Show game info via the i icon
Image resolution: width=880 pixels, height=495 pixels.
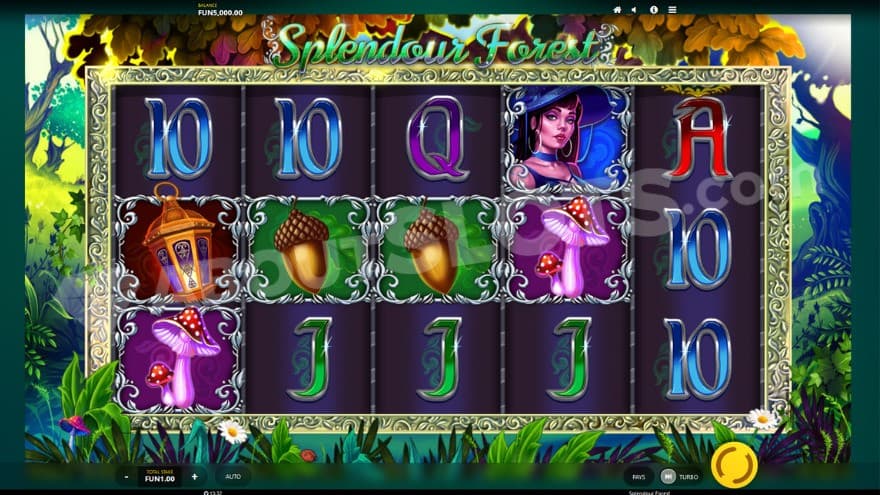pos(654,9)
